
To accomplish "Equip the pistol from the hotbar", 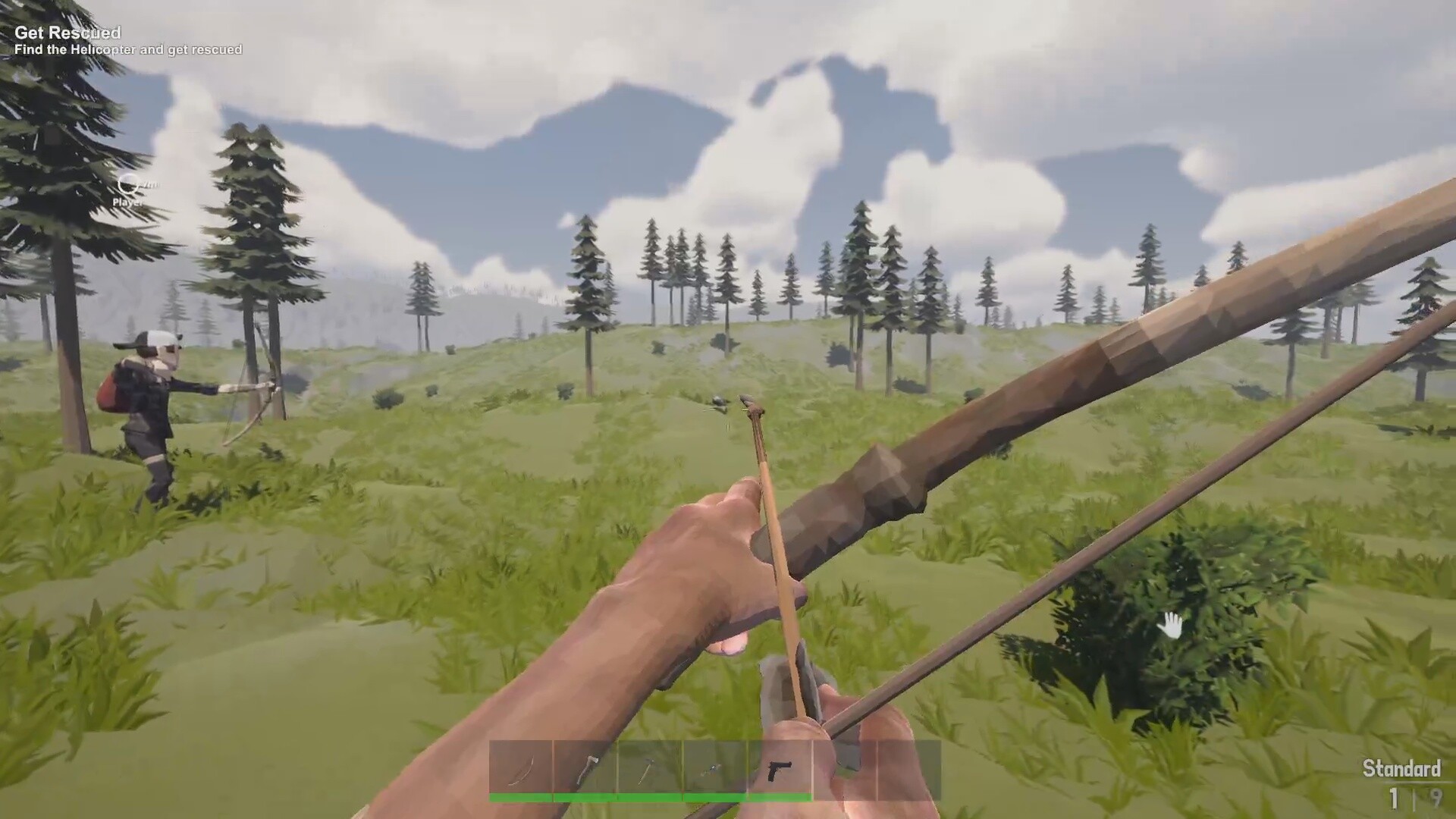I will pos(781,767).
